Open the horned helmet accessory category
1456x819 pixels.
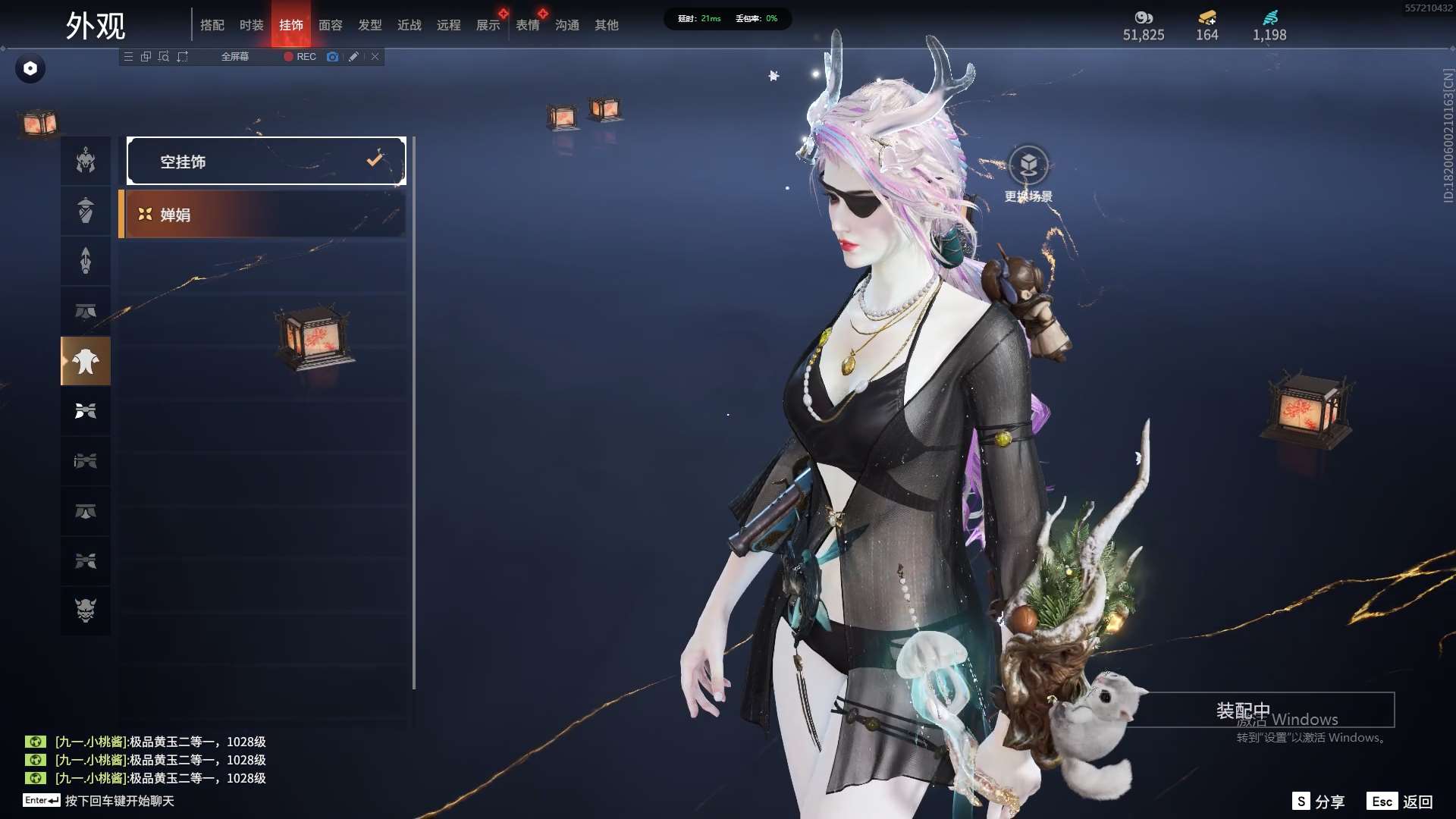point(86,161)
